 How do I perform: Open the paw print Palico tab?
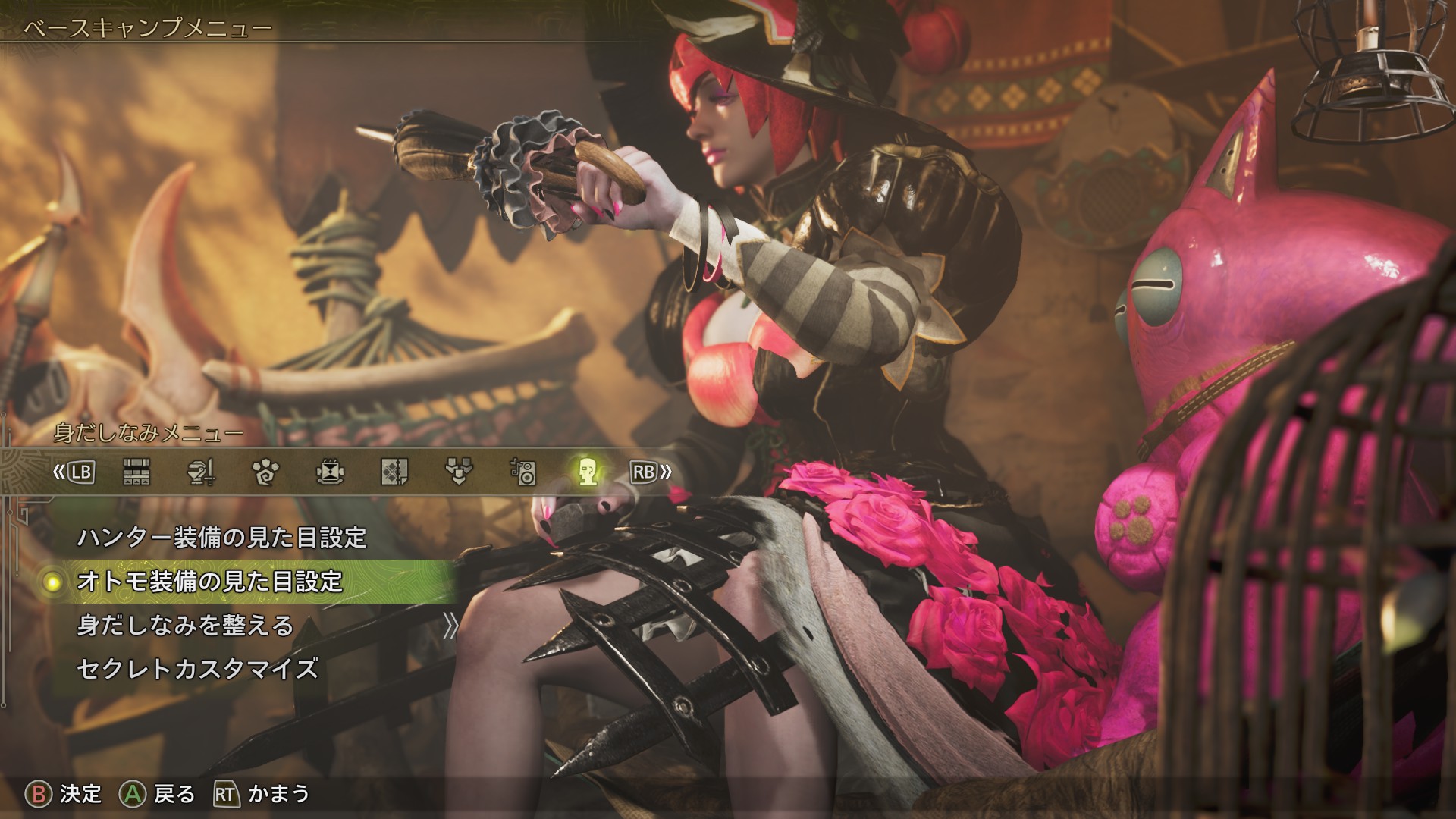(x=265, y=472)
